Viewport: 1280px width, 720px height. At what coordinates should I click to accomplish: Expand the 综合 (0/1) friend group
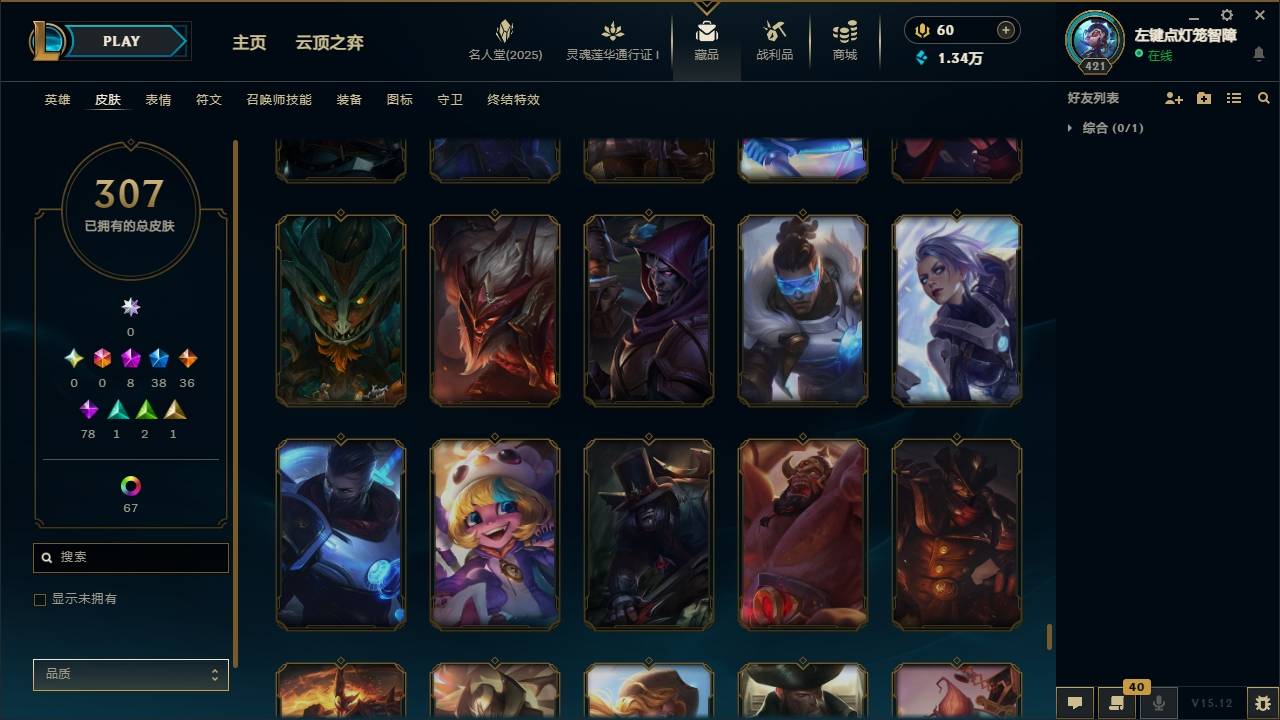[1070, 128]
